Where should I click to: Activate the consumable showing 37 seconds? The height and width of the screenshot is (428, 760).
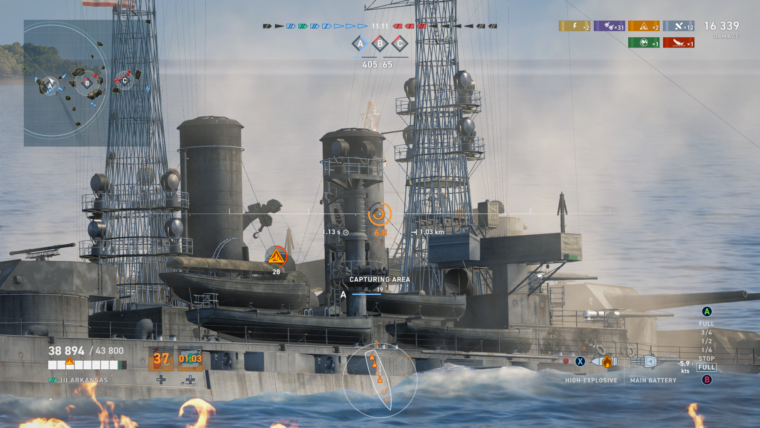pyautogui.click(x=161, y=359)
